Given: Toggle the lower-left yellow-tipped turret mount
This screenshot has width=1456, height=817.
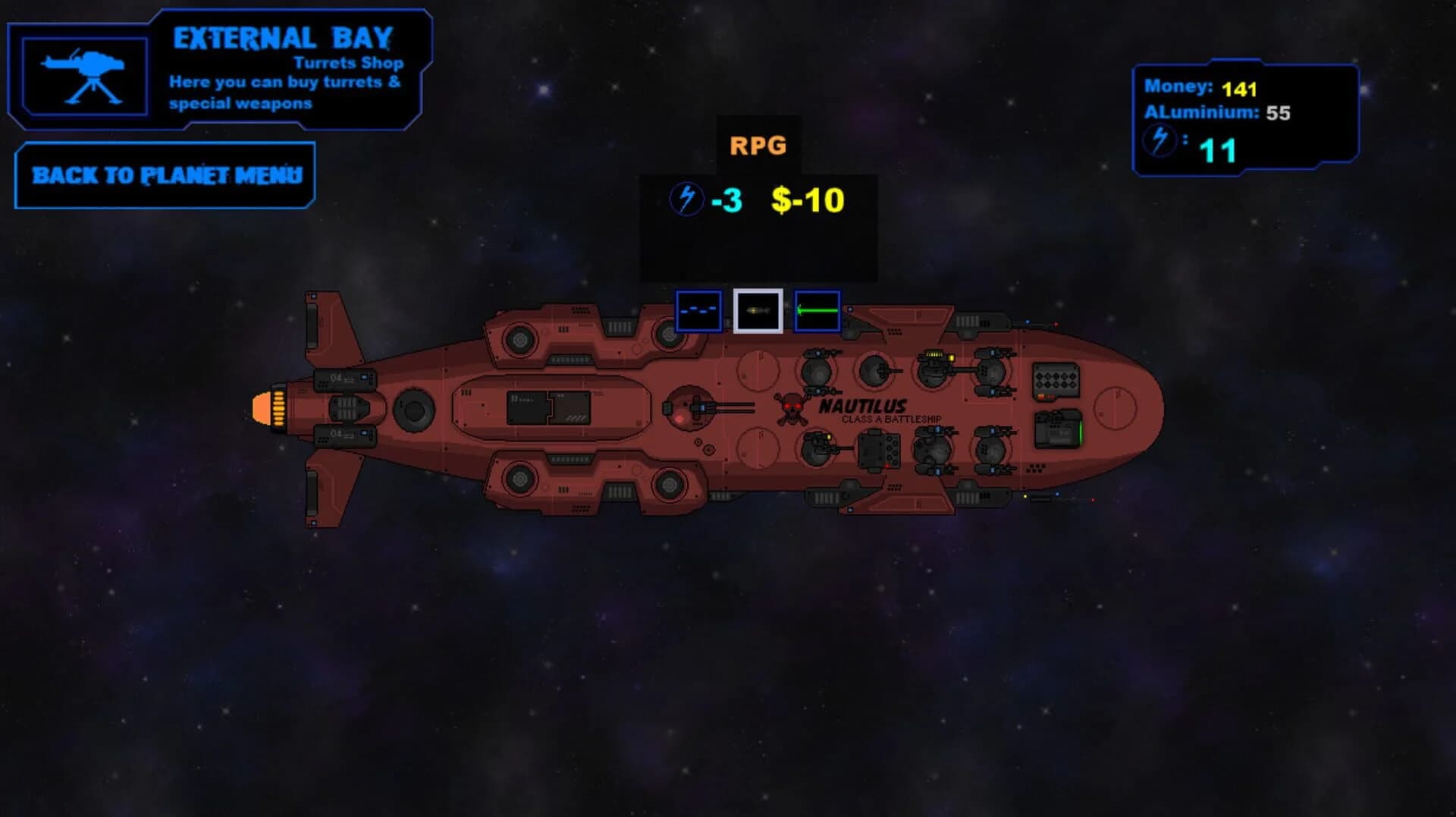Looking at the screenshot, I should (x=817, y=445).
